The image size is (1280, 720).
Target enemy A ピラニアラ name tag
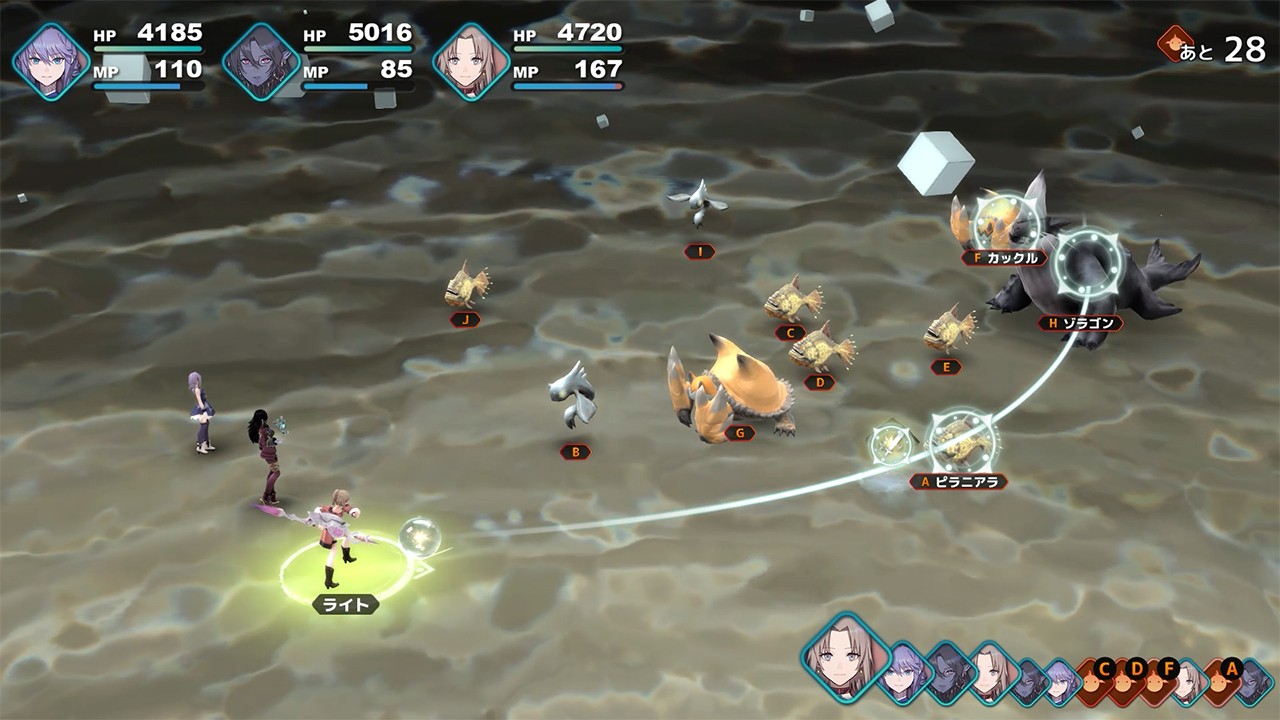point(958,482)
